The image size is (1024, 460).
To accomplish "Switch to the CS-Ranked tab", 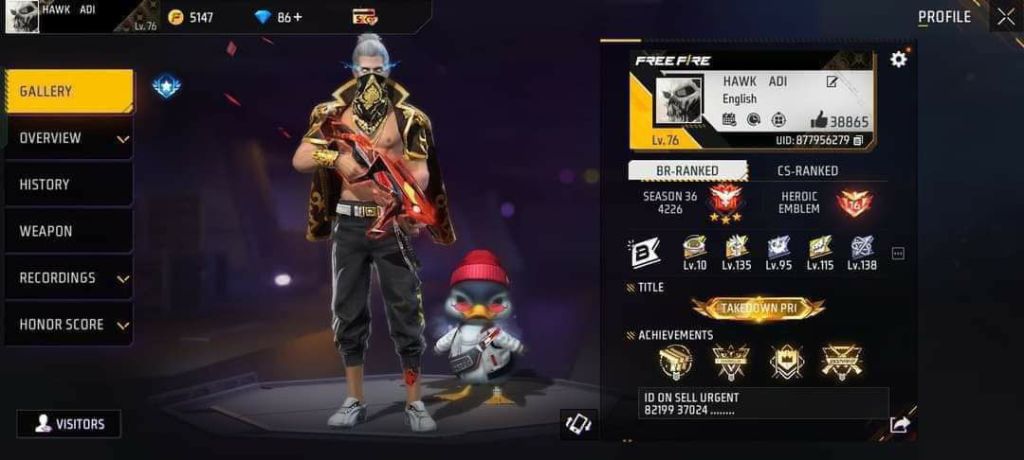I will click(808, 171).
